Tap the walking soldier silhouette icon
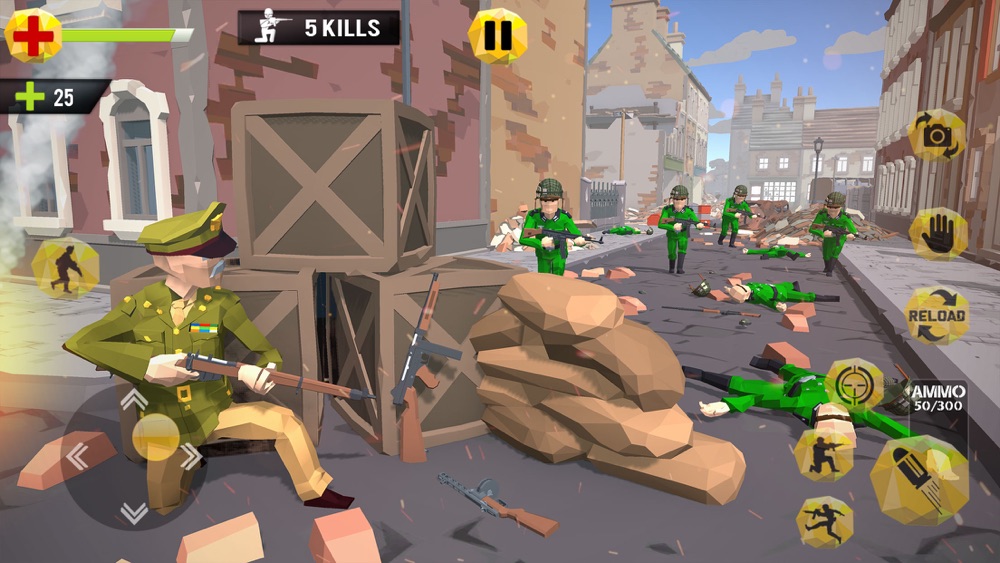 point(65,268)
